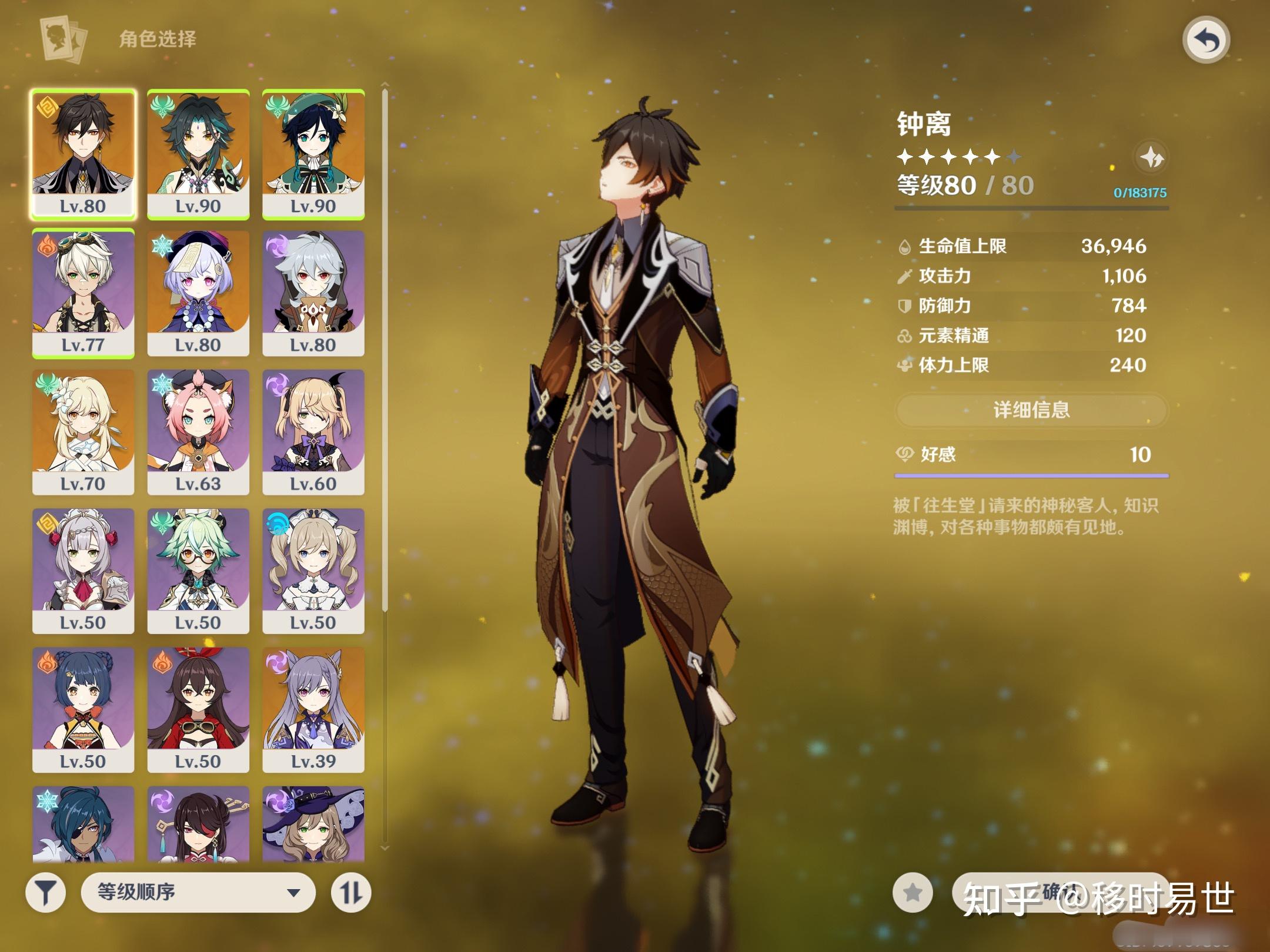Select Keqing's Lv.39 character card
This screenshot has height=952, width=1270.
tap(313, 709)
